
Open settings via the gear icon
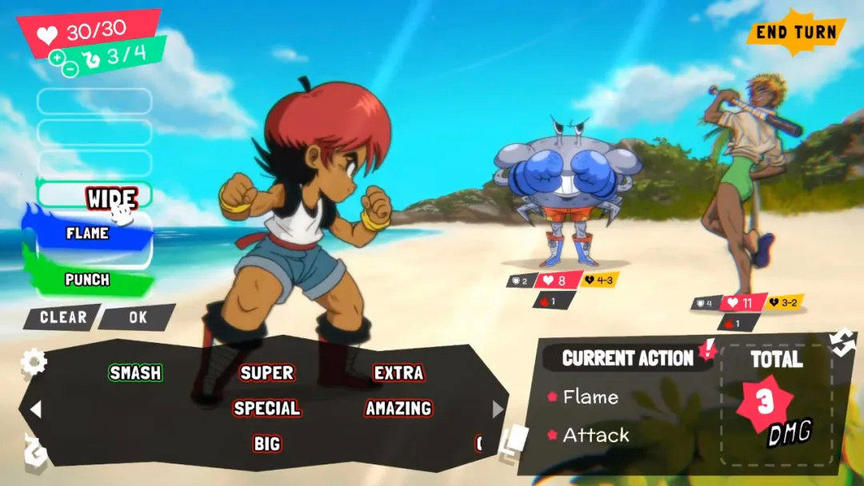(x=34, y=361)
